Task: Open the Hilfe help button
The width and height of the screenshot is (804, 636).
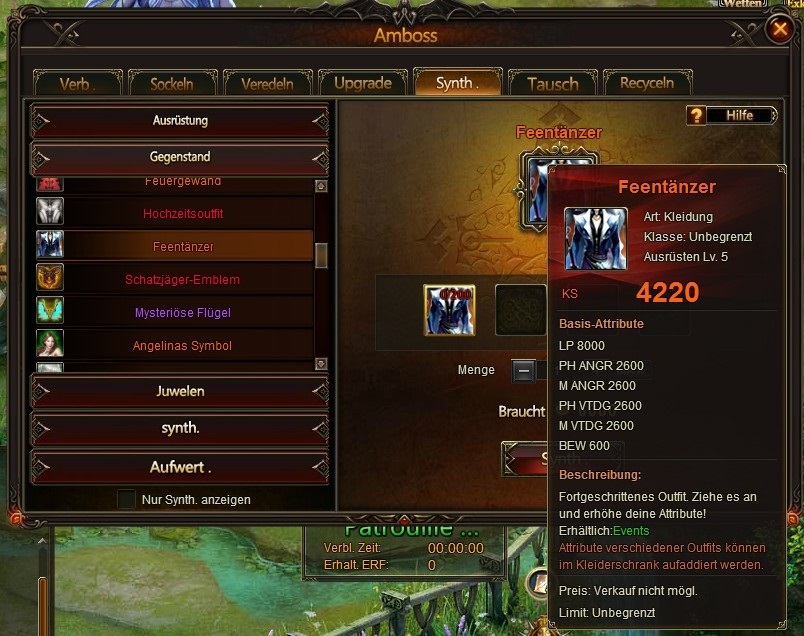Action: [x=733, y=116]
